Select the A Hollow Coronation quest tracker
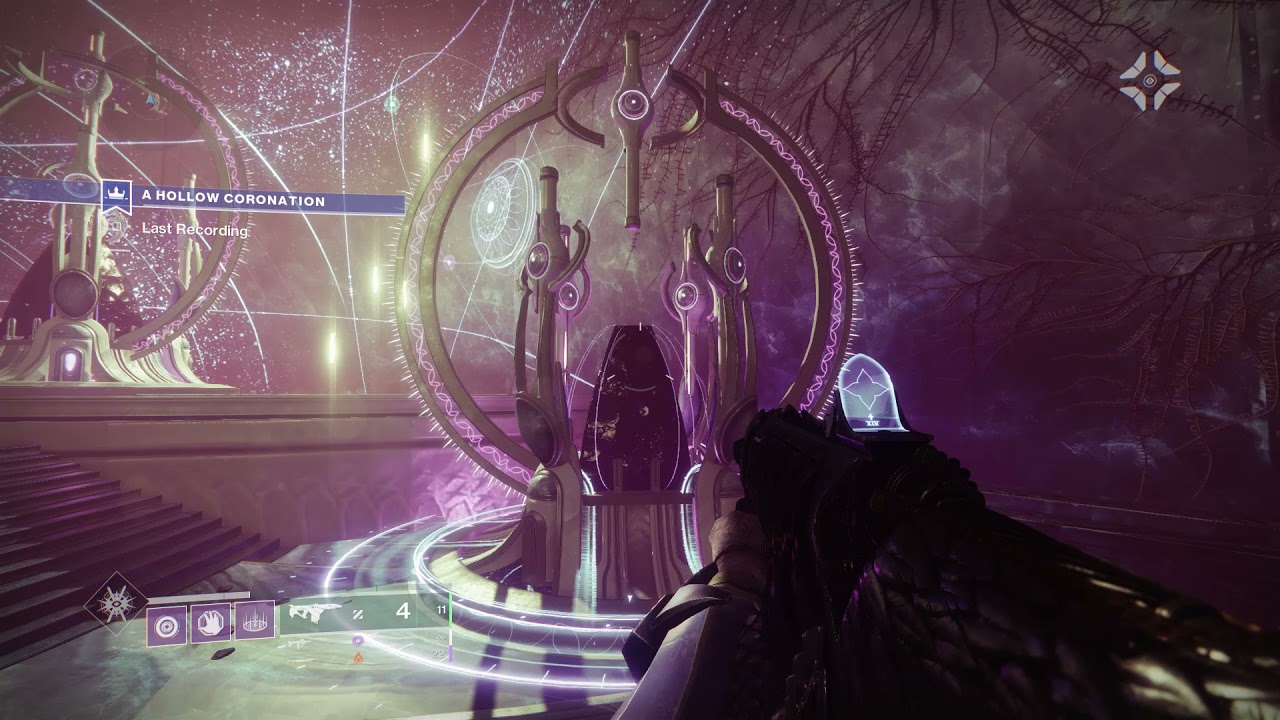The width and height of the screenshot is (1280, 720). point(233,201)
